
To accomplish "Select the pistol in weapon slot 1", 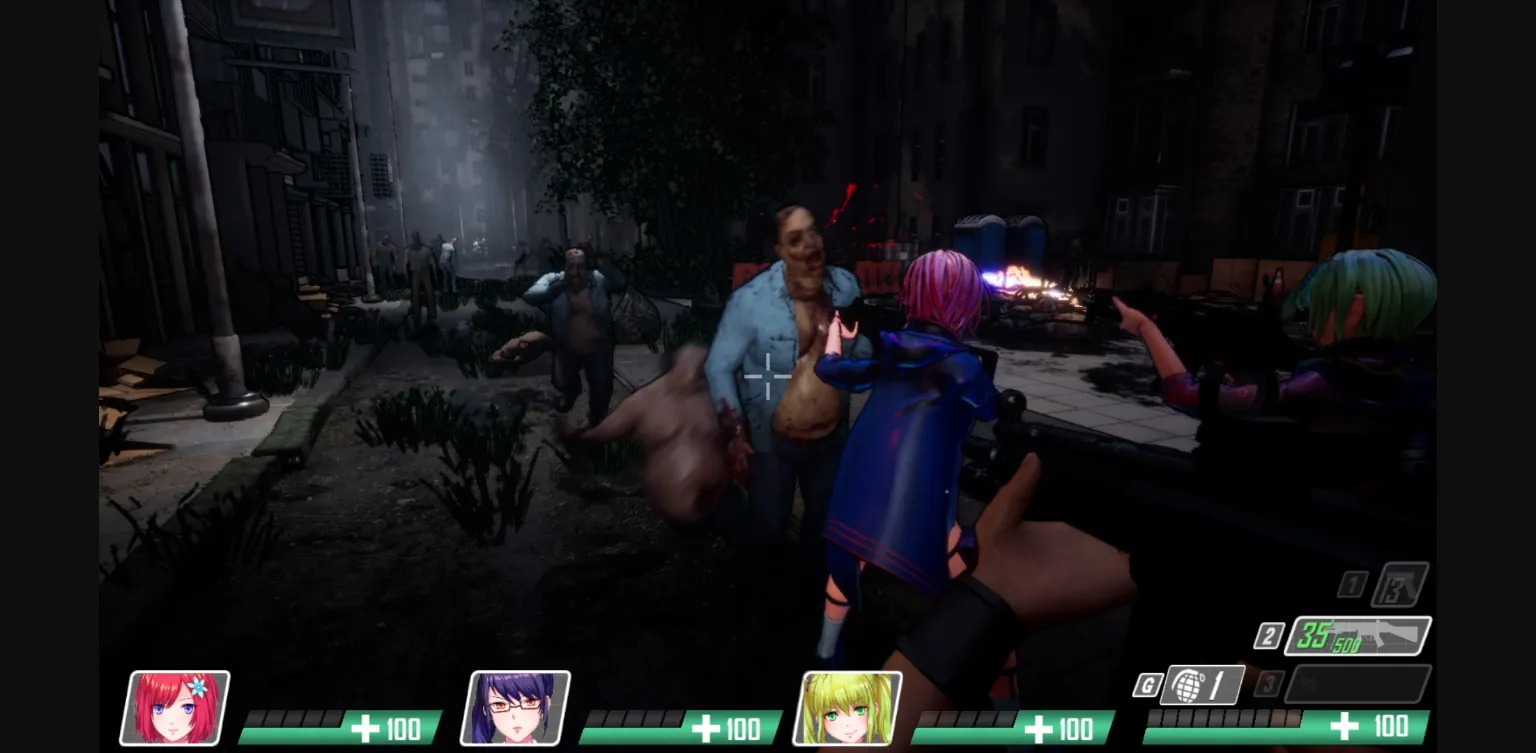I will pos(1400,584).
